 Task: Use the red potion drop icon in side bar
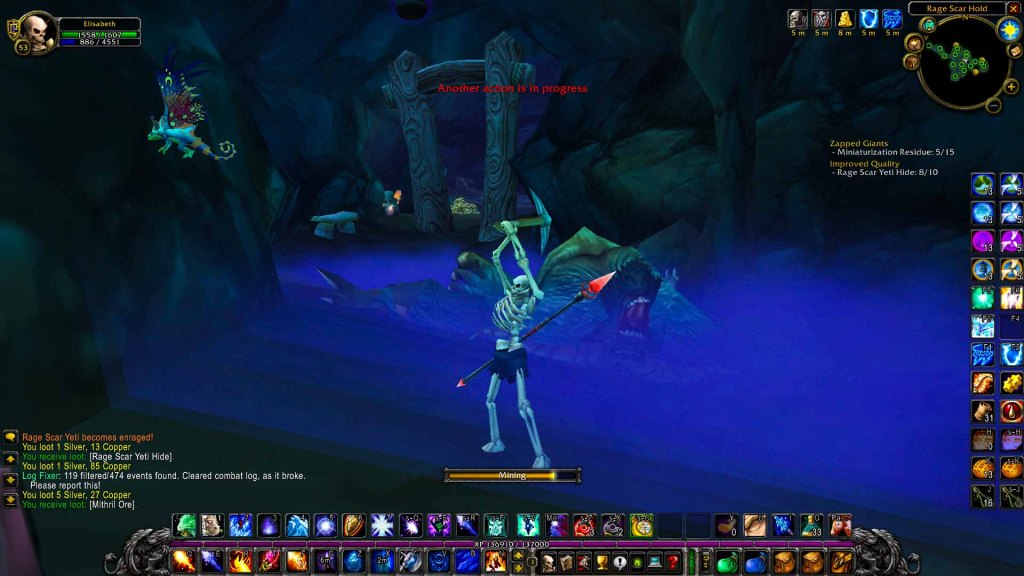click(1011, 411)
